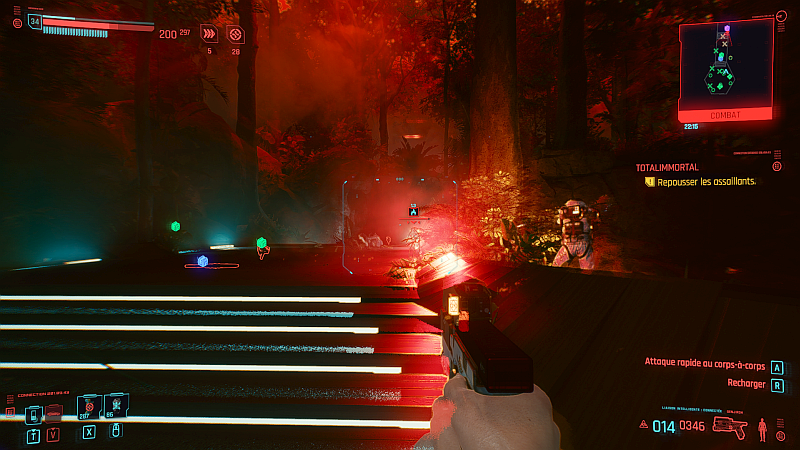Click the triple-chevron status effect icon

209,33
